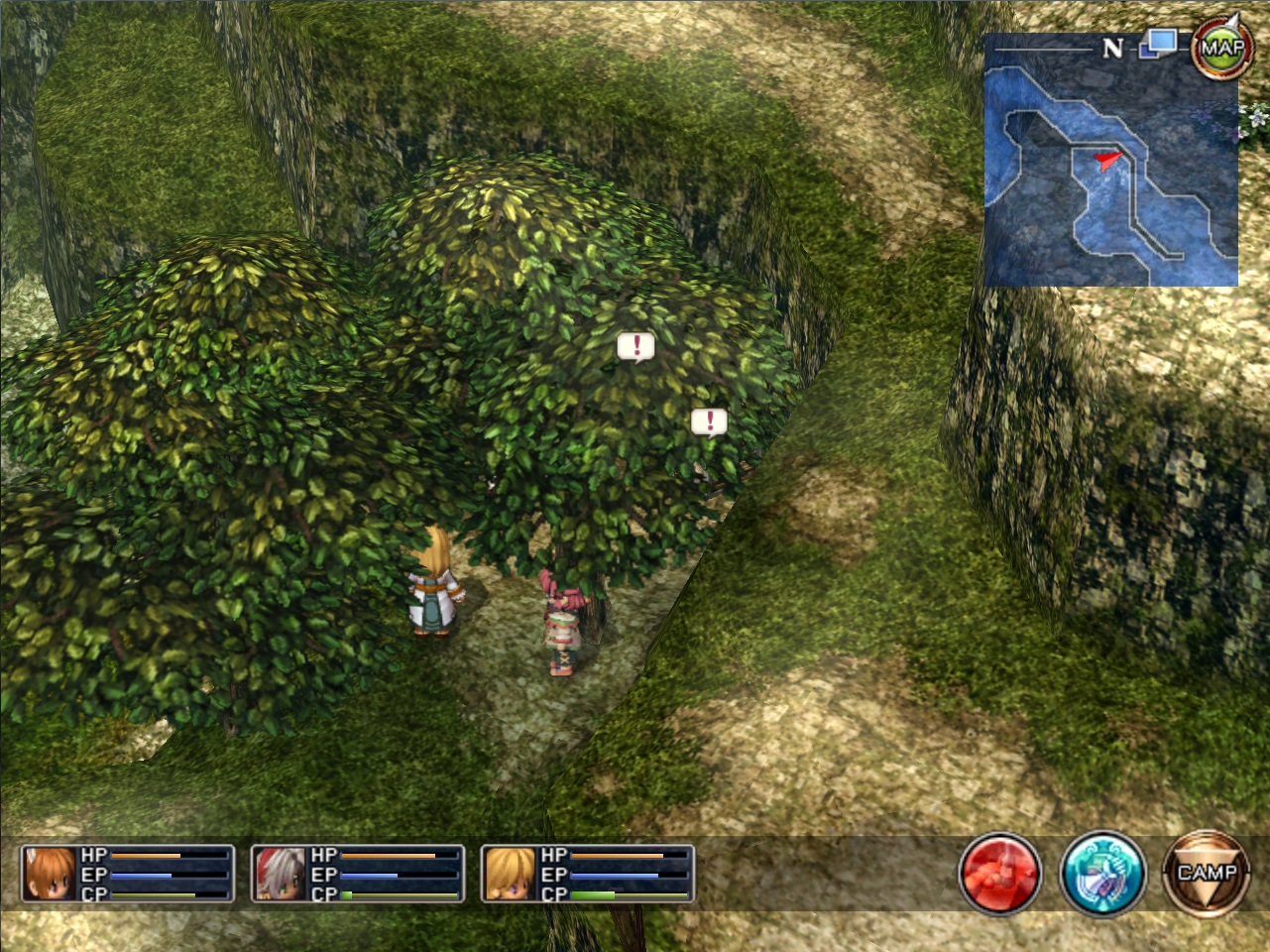Activate the teal orbment emblem icon
The width and height of the screenshot is (1270, 952).
click(1102, 874)
